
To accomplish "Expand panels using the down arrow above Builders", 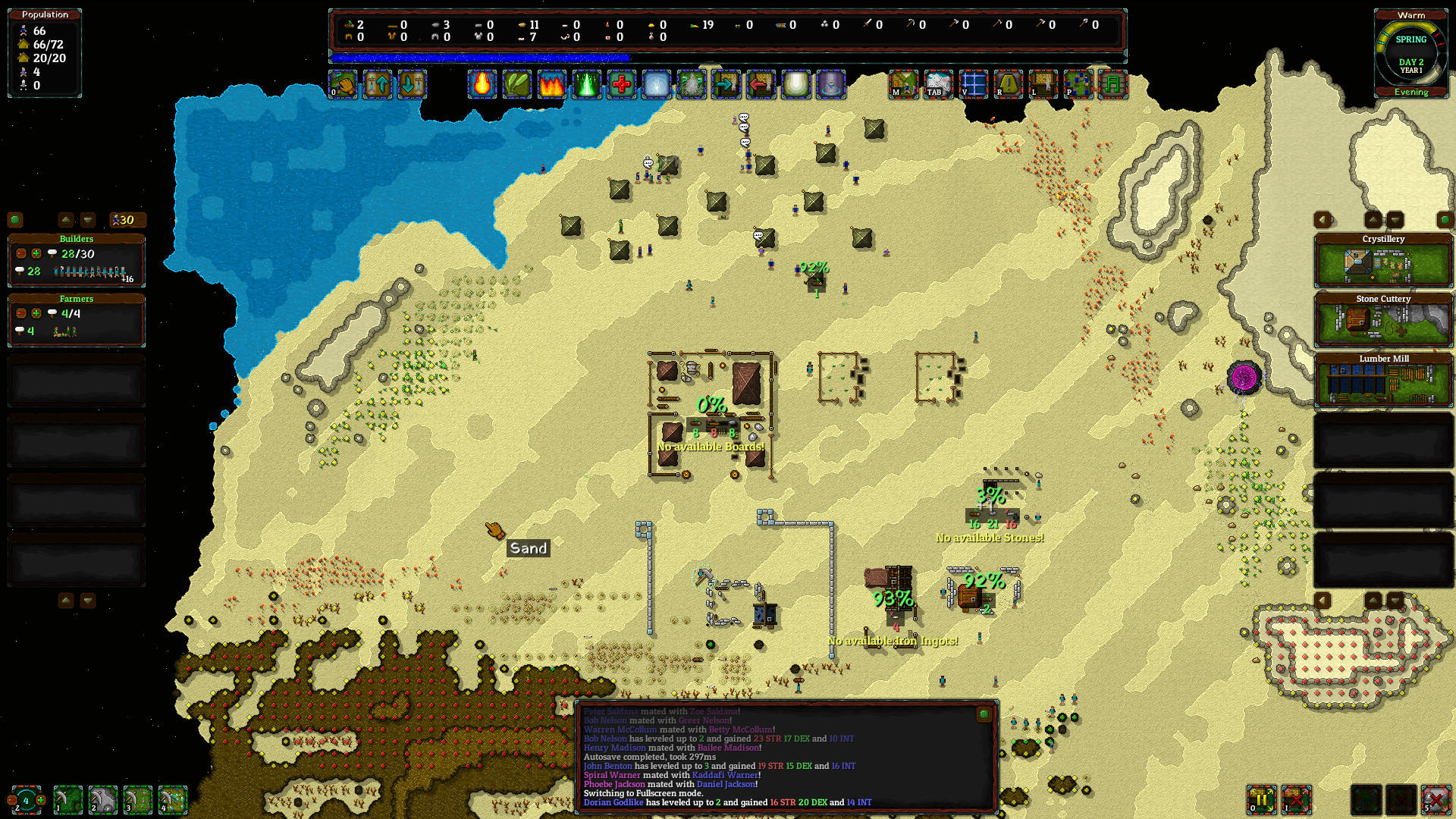I will 88,219.
